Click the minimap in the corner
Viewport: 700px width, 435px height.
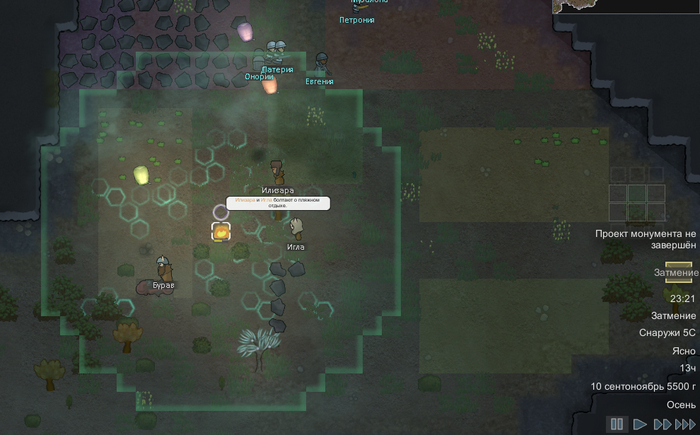626,6
